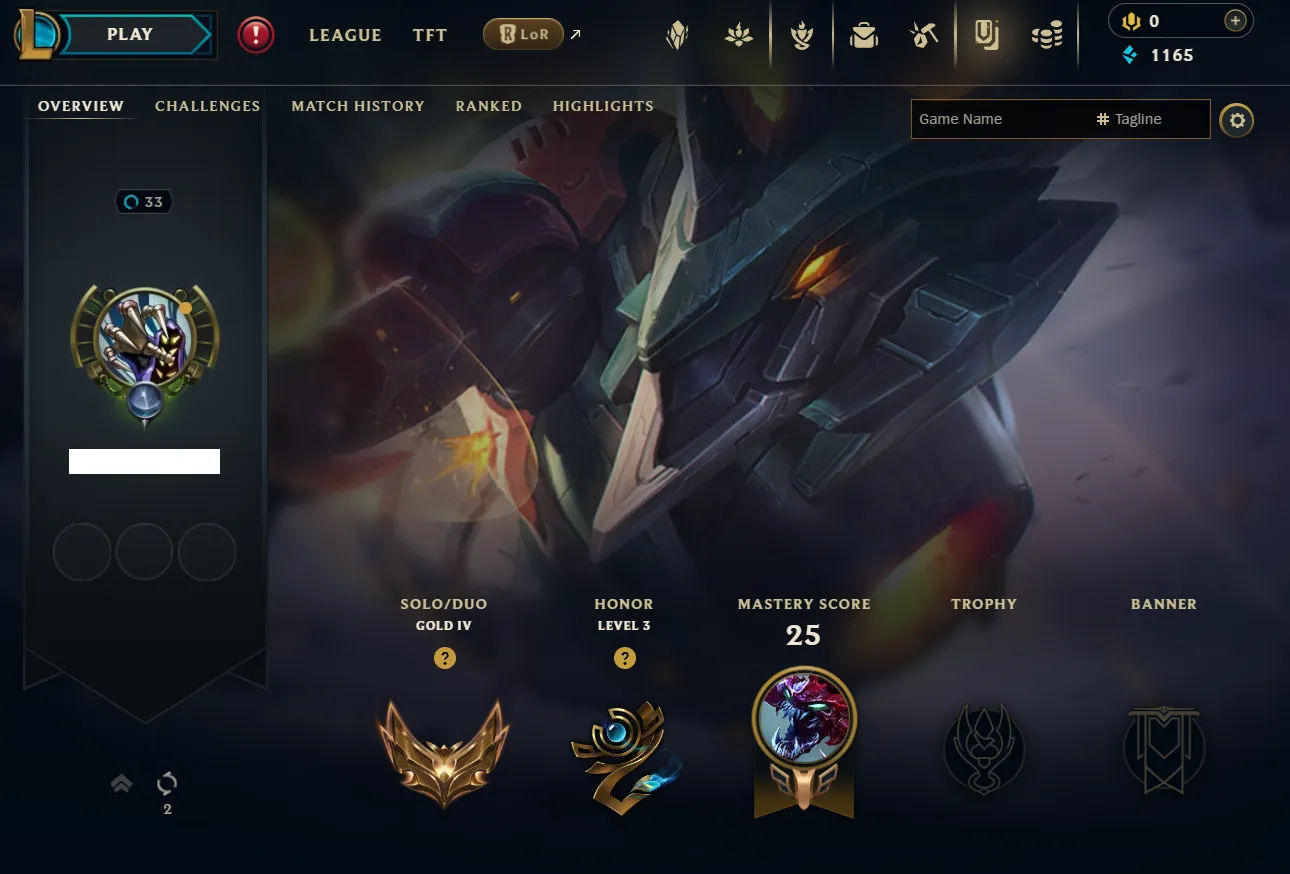Switch to the League section
Viewport: 1290px width, 874px height.
pyautogui.click(x=345, y=35)
